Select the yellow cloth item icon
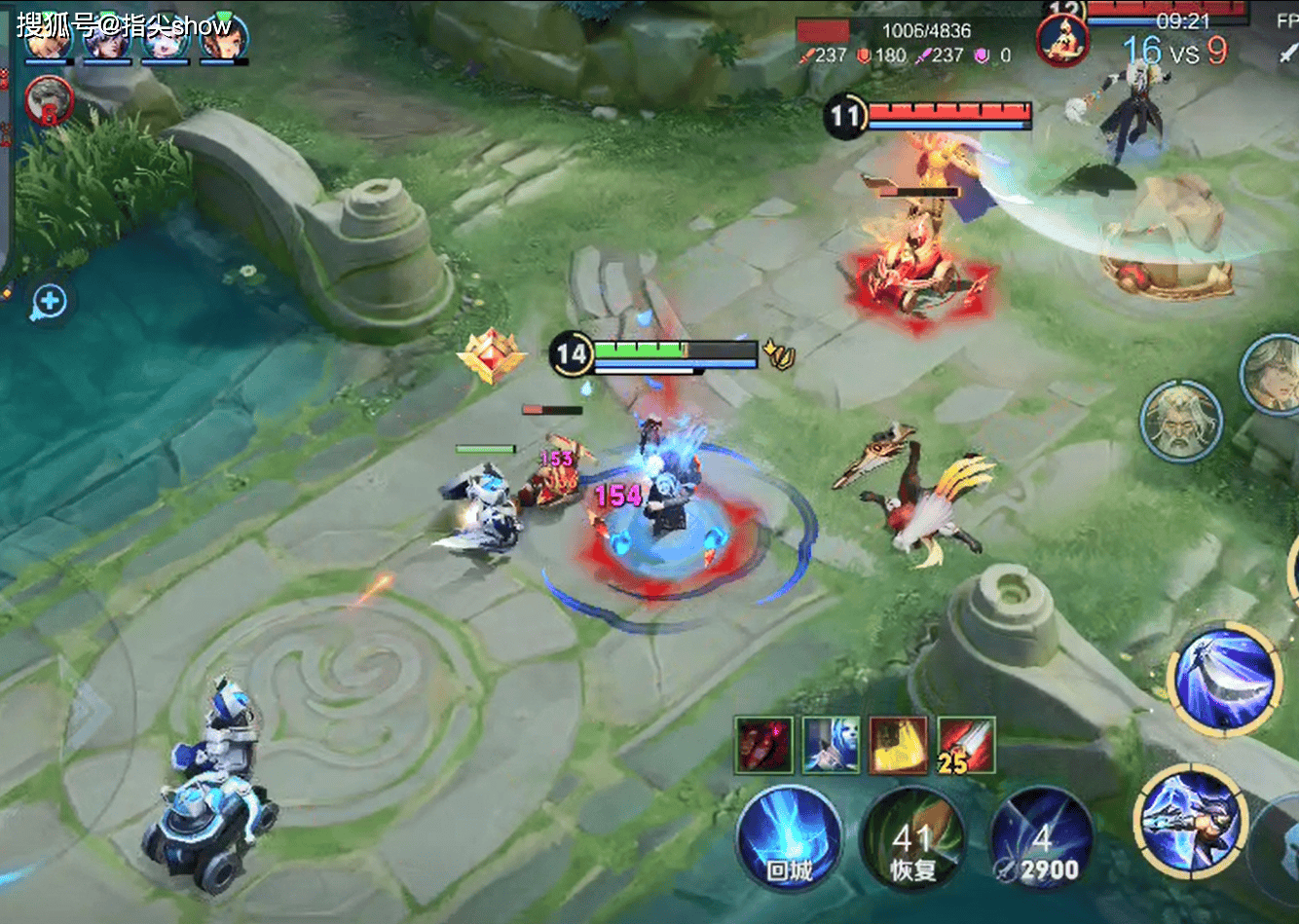This screenshot has height=924, width=1299. (x=898, y=746)
